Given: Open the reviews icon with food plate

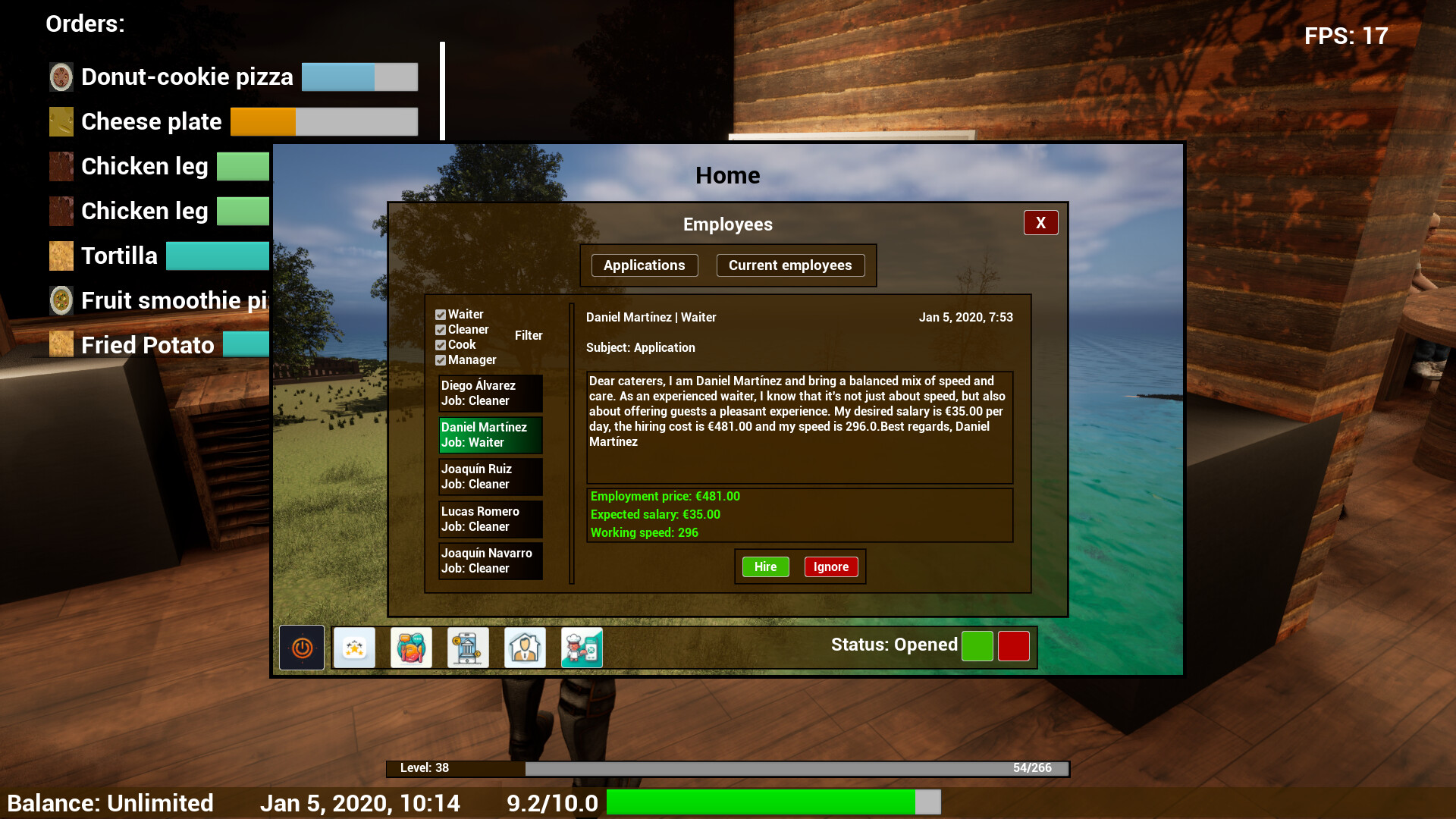Looking at the screenshot, I should 411,647.
